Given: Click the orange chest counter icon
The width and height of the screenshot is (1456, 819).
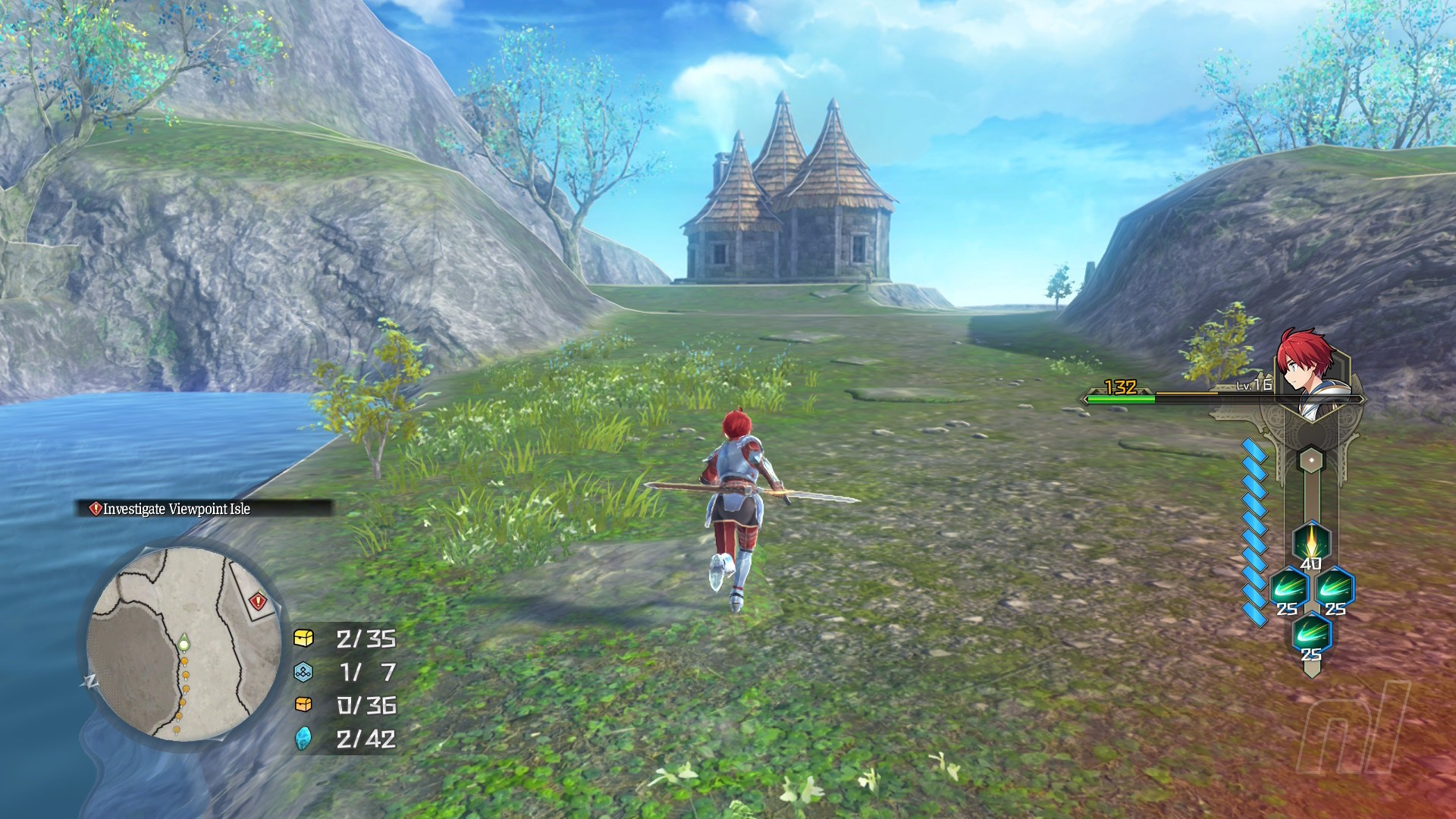Looking at the screenshot, I should [x=303, y=704].
